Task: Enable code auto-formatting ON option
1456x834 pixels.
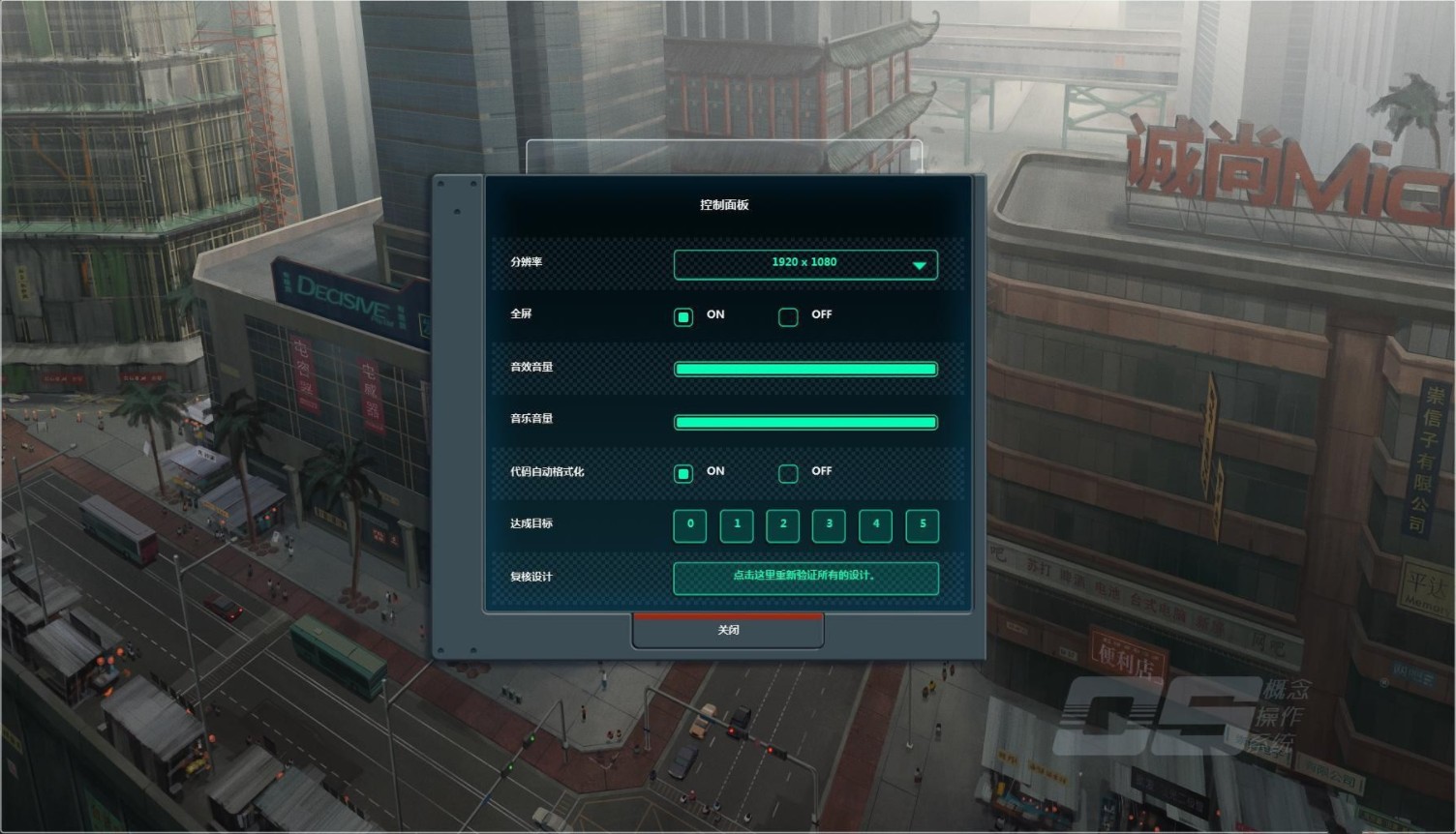Action: coord(683,473)
